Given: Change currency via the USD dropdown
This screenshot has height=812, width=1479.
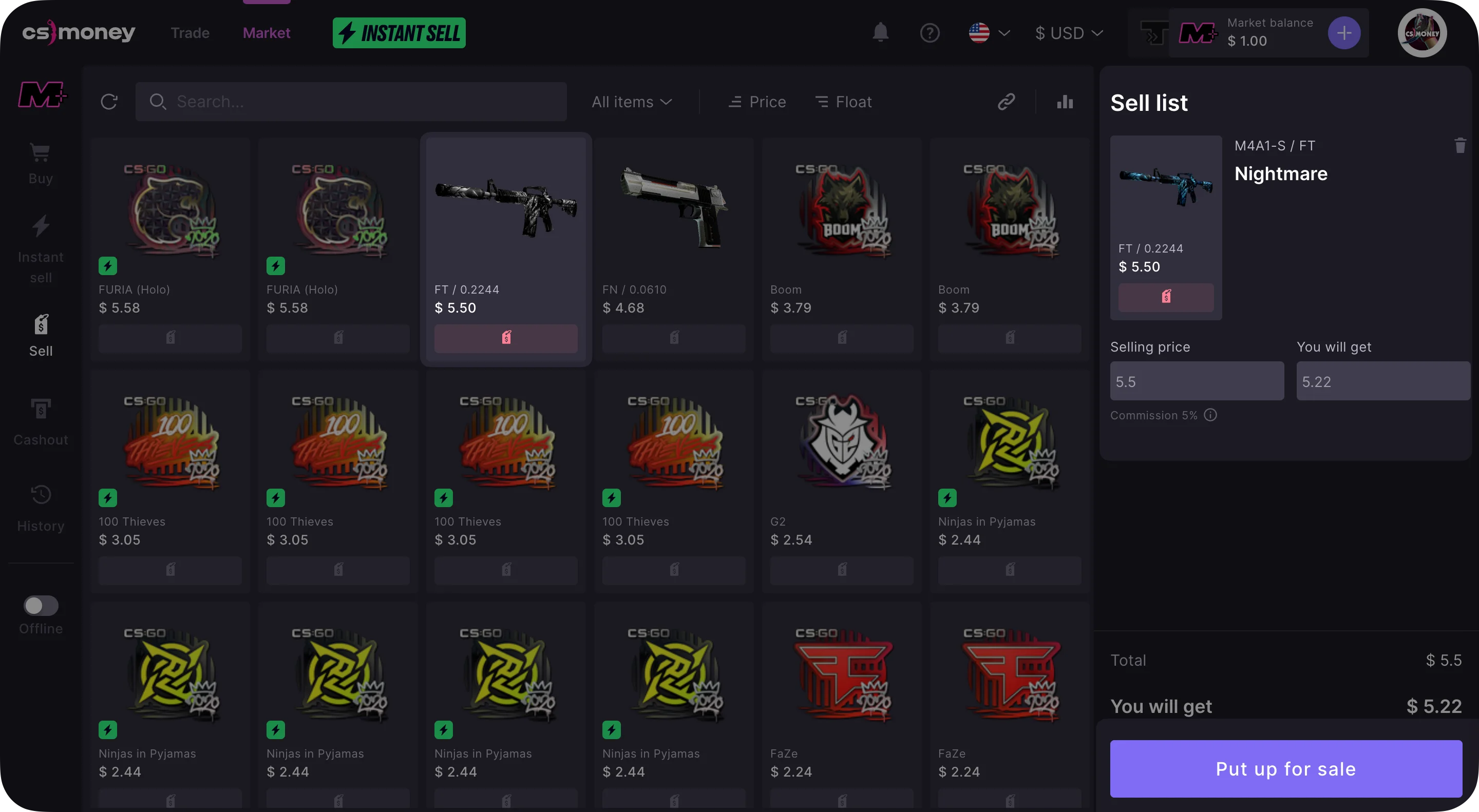Looking at the screenshot, I should coord(1069,33).
